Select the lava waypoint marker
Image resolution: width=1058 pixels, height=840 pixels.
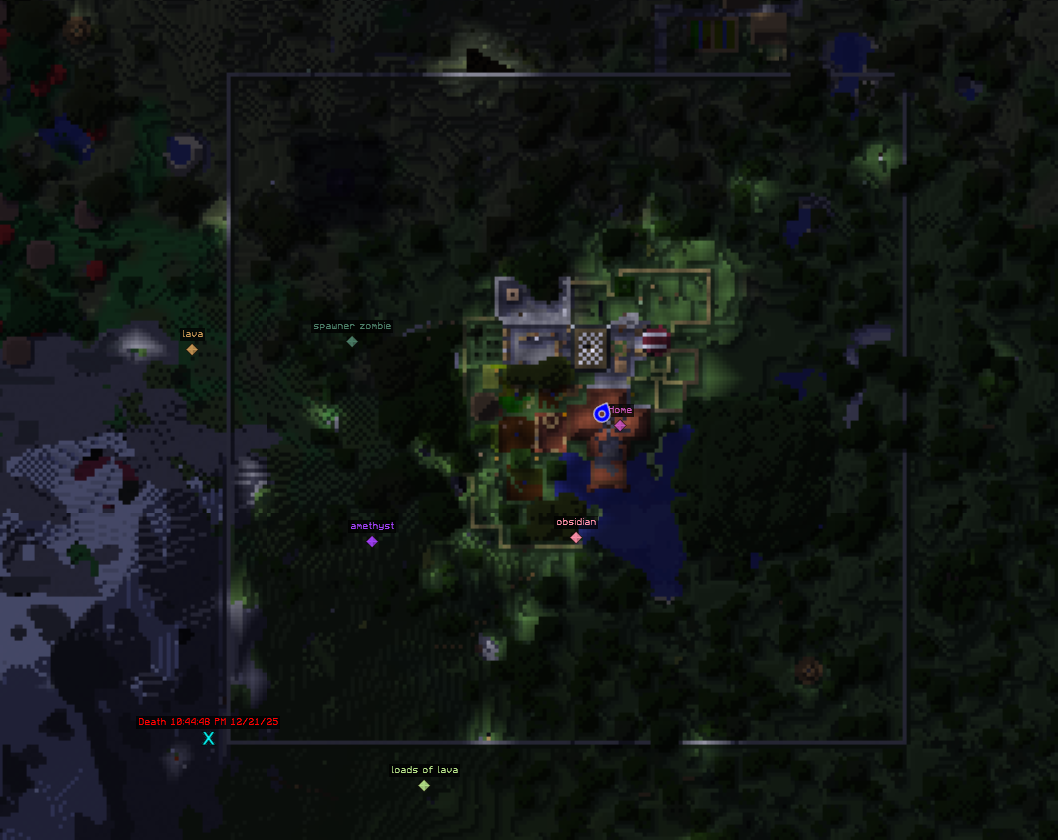pos(192,349)
